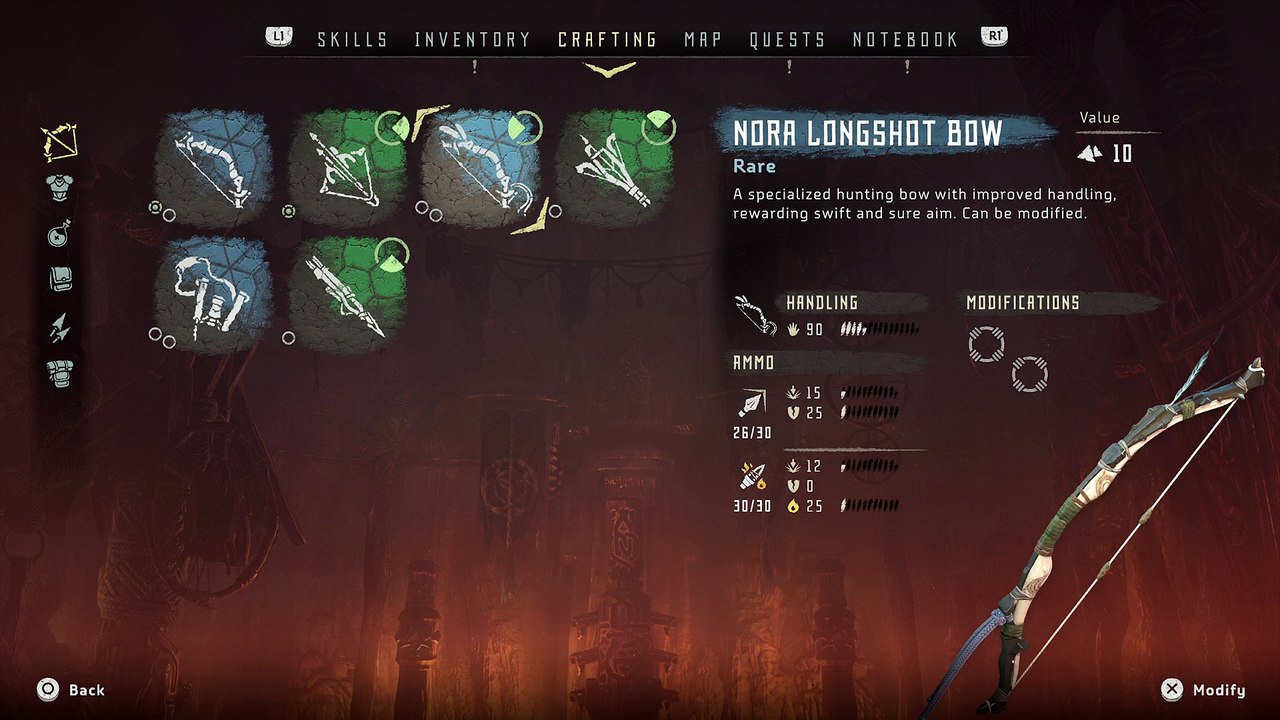
Task: Select the green spear-shaped weapon slot
Action: 347,294
